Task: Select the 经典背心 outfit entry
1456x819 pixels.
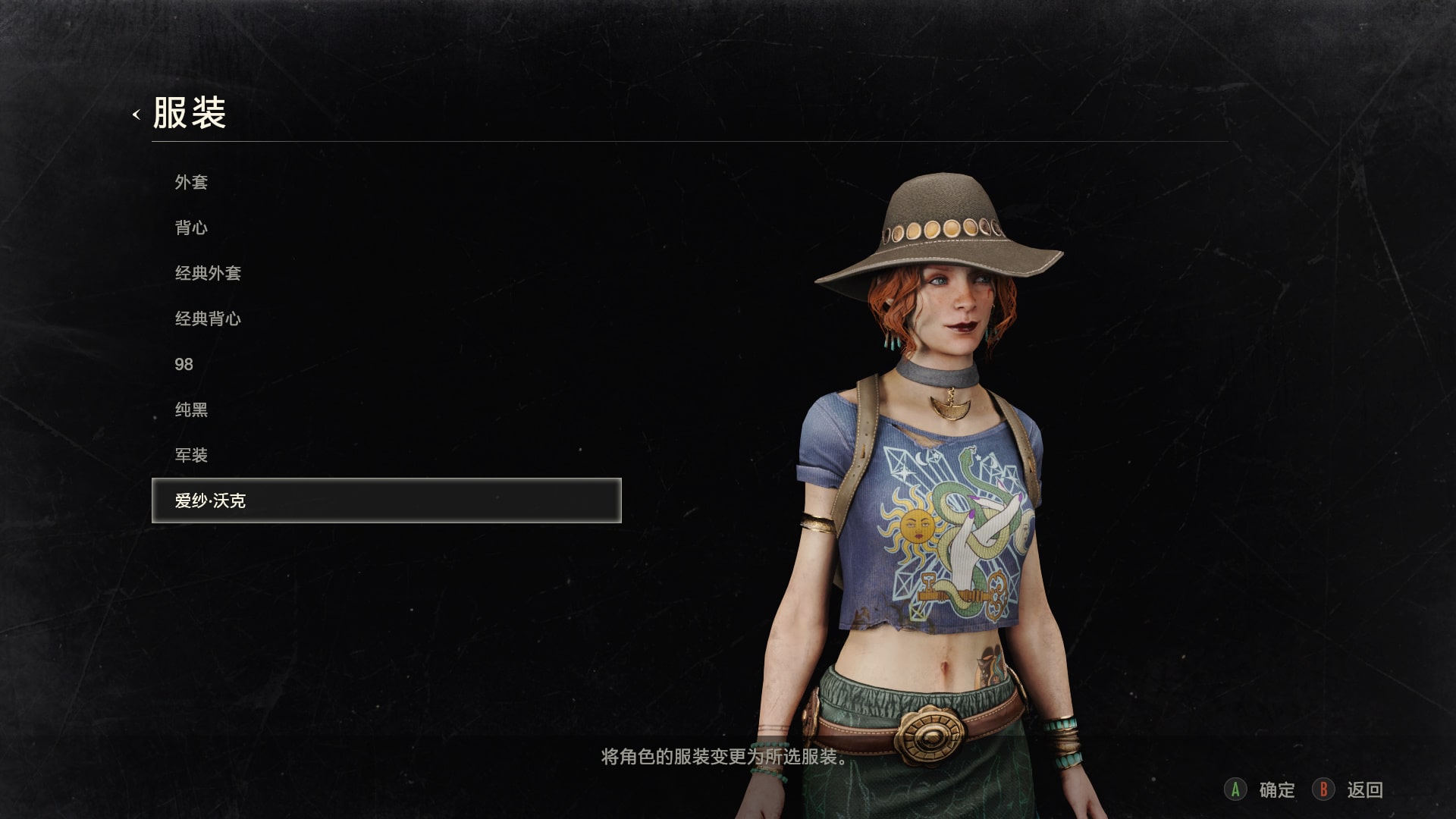Action: [208, 318]
